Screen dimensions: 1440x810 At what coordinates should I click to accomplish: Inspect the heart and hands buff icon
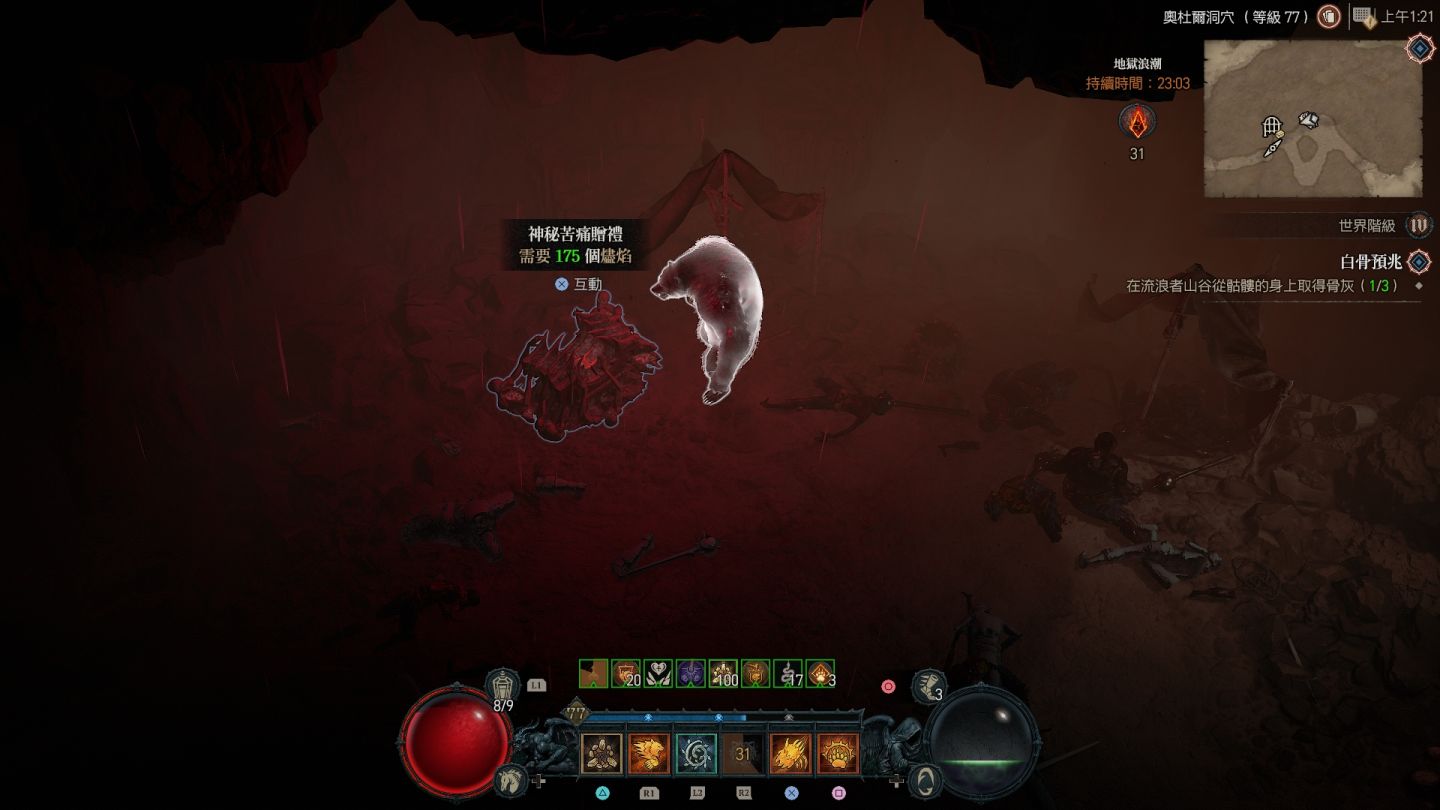click(658, 674)
